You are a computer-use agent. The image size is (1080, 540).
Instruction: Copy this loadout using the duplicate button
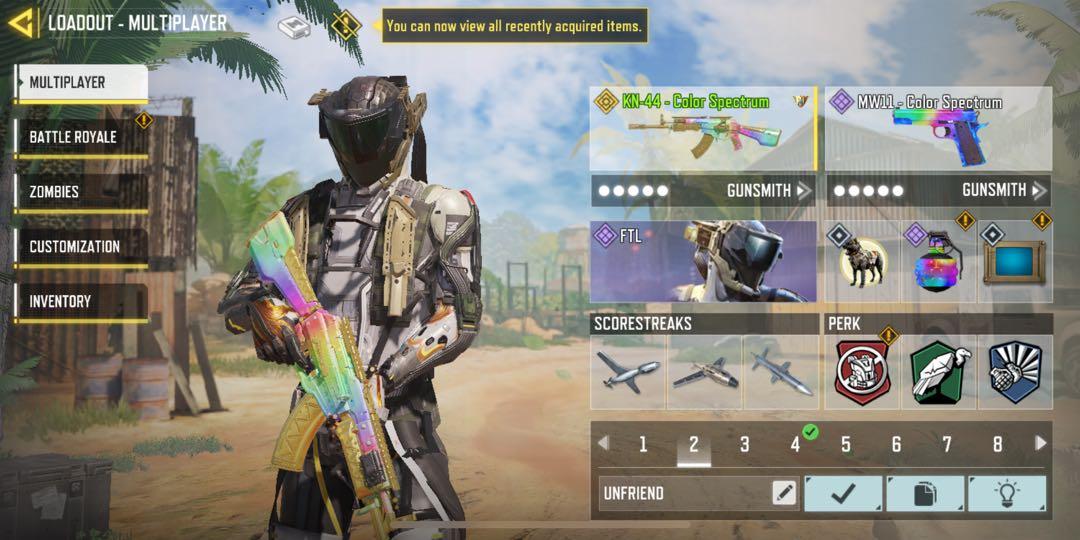pyautogui.click(x=925, y=494)
